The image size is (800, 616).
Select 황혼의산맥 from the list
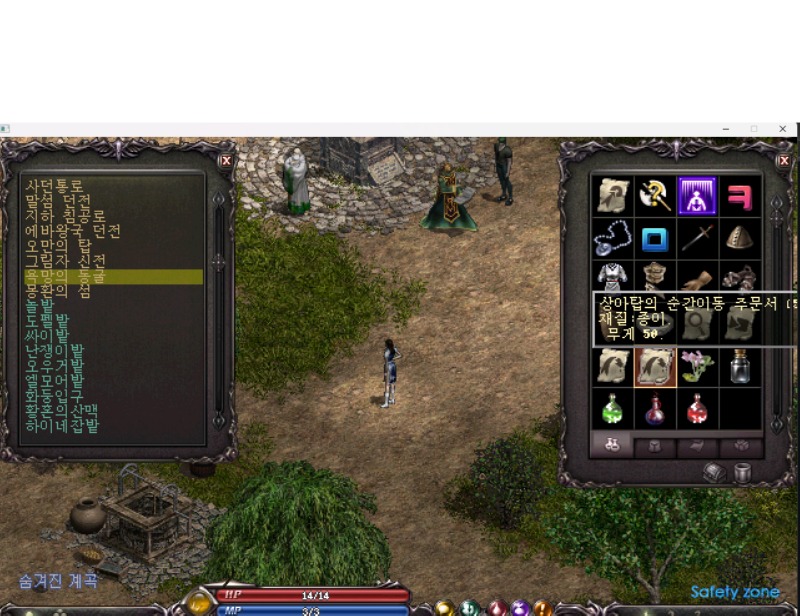tap(61, 411)
